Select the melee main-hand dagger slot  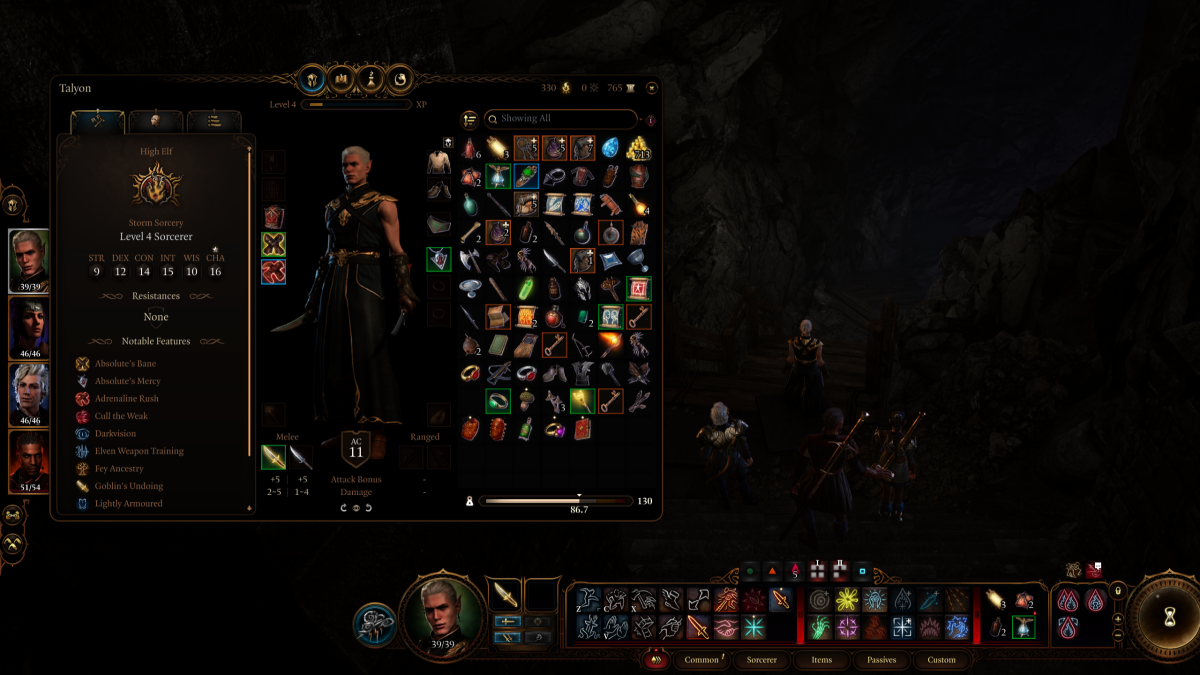click(273, 457)
